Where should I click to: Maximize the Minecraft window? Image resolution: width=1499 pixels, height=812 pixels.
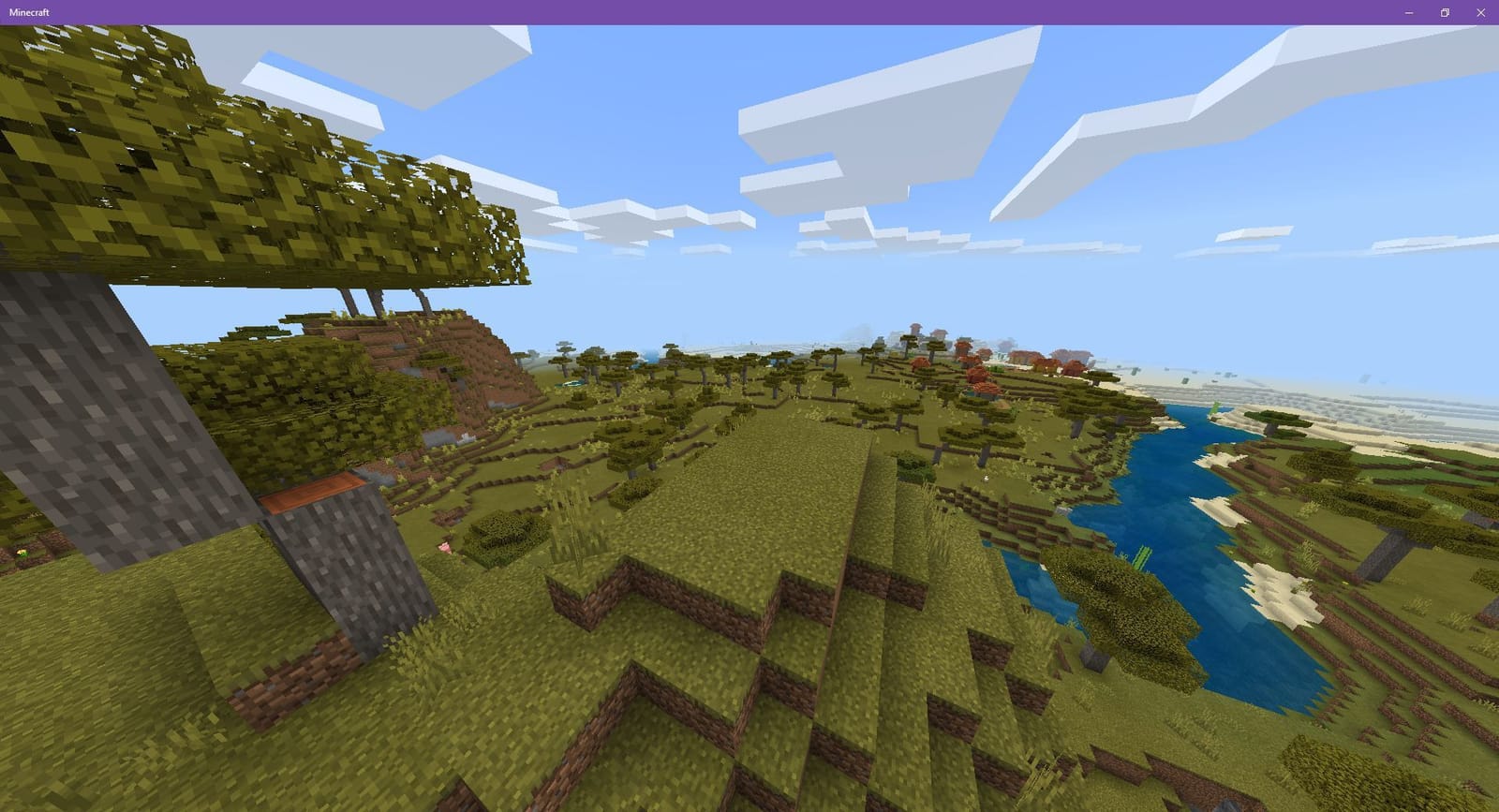pos(1443,13)
